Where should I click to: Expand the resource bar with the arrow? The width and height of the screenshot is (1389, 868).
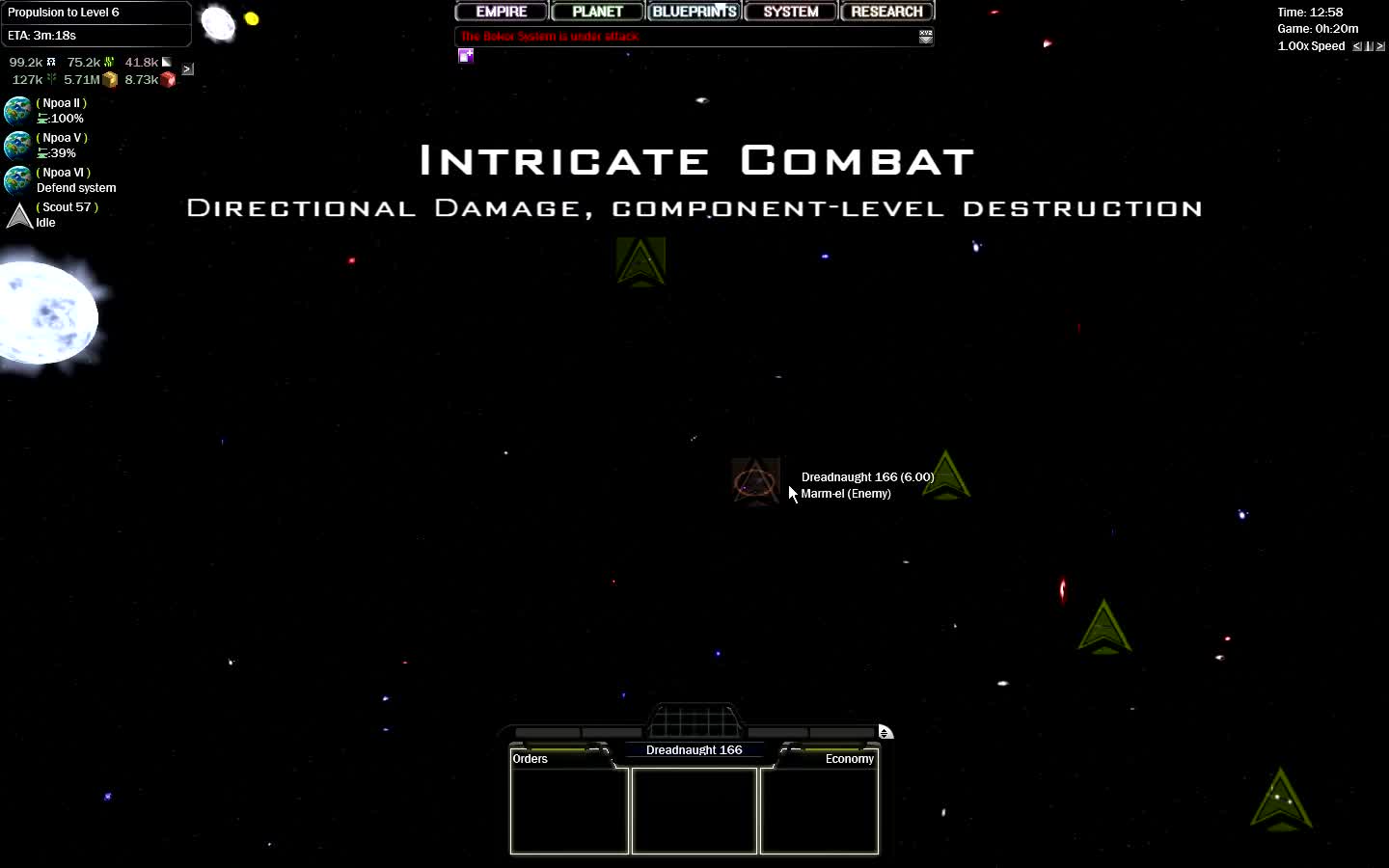[187, 68]
